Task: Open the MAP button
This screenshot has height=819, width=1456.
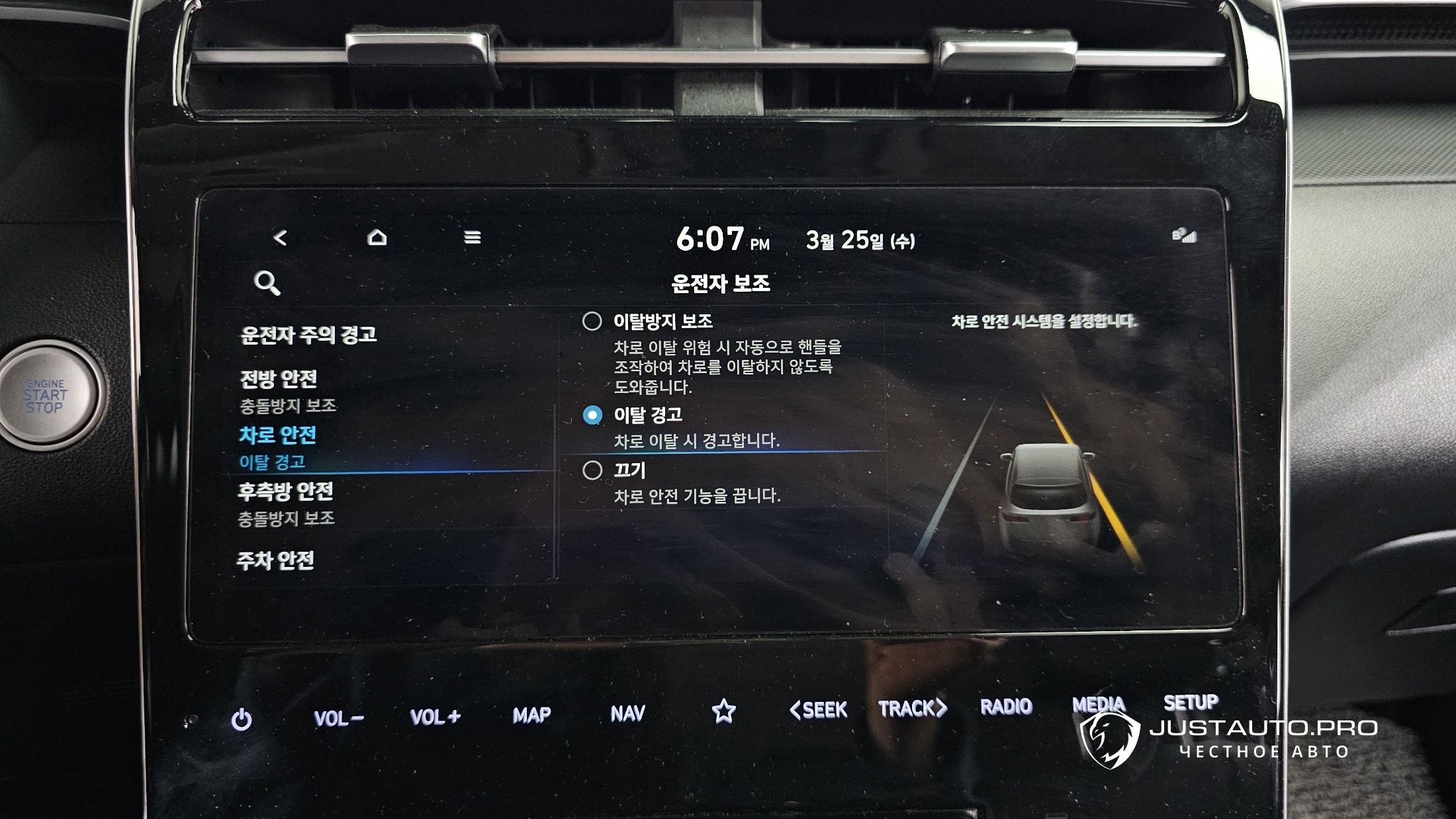Action: (x=531, y=715)
